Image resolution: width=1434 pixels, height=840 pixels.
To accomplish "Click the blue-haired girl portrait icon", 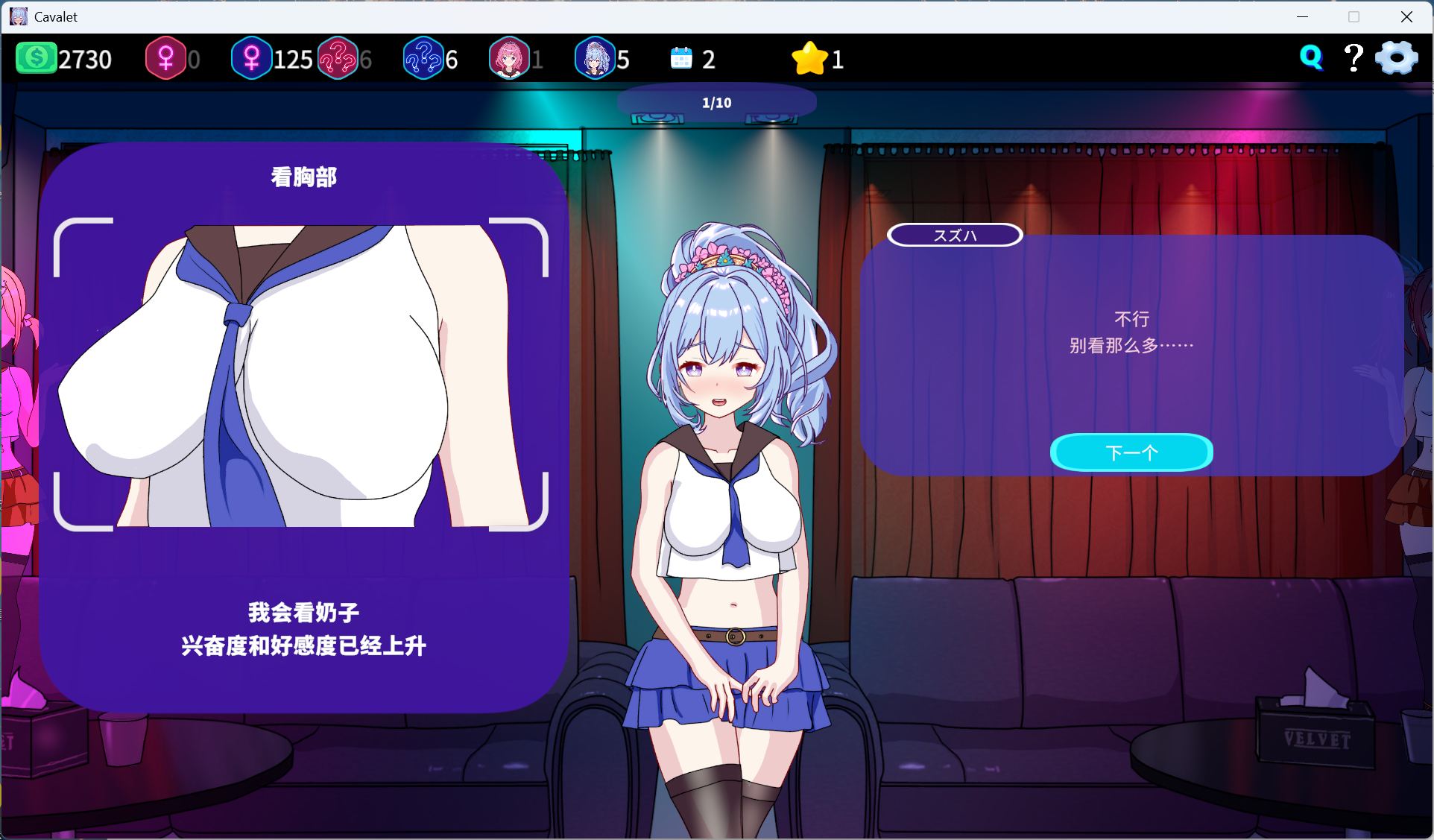I will click(x=594, y=57).
